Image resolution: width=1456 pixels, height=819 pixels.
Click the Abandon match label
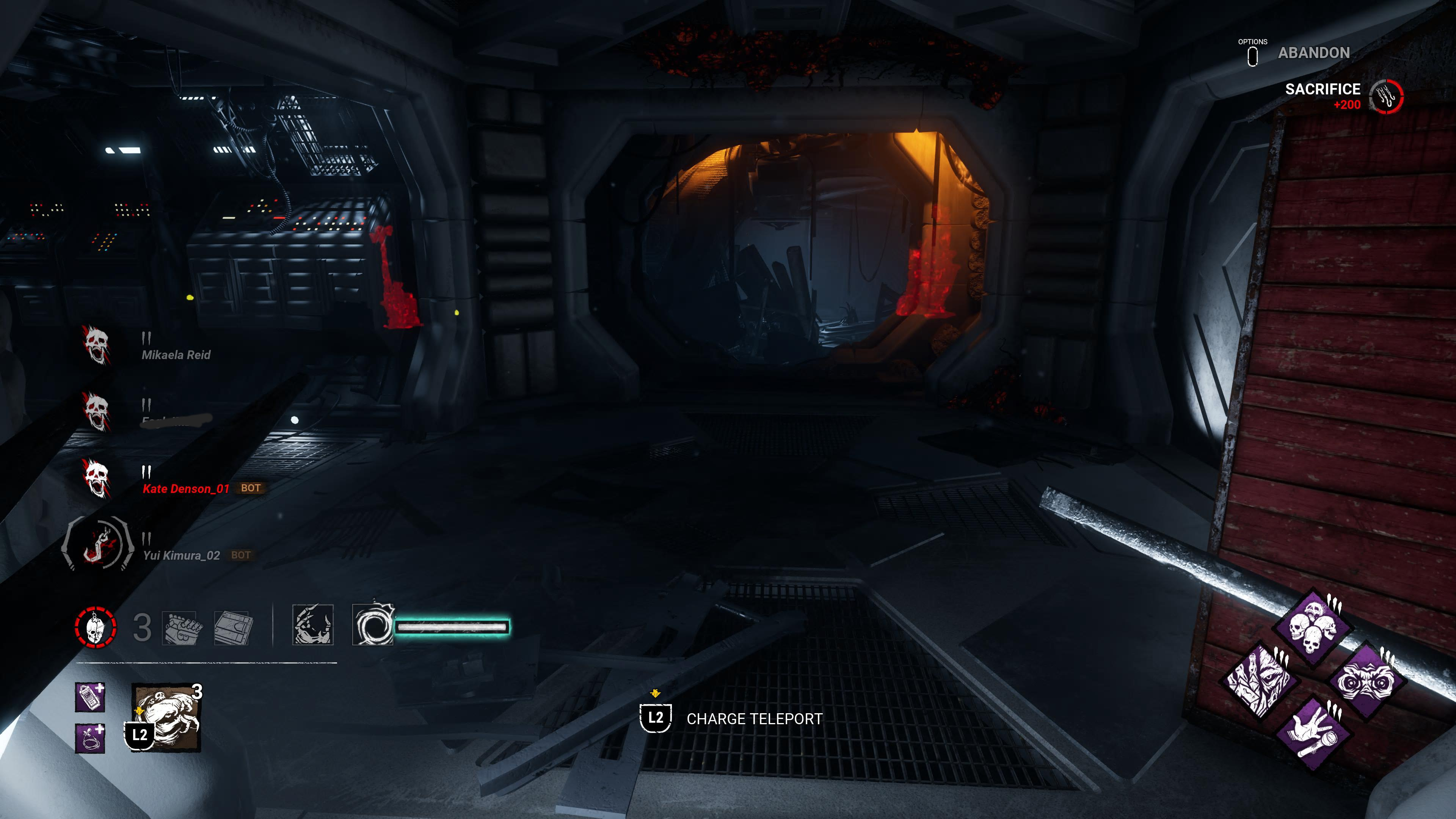point(1313,53)
